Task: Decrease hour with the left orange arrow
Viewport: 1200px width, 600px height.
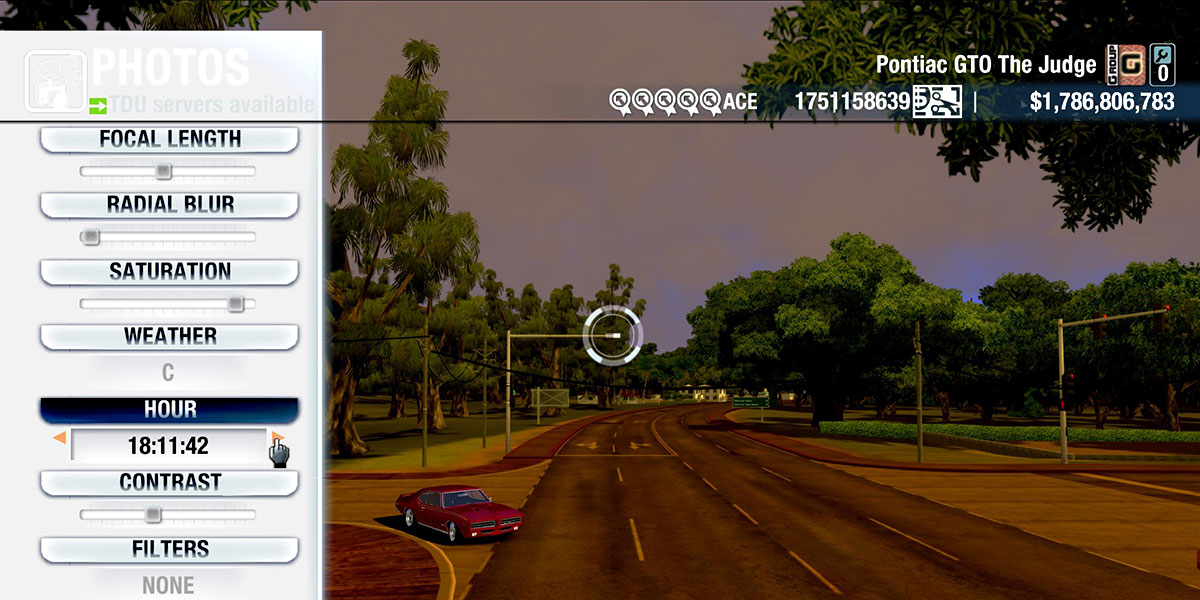Action: pos(60,439)
